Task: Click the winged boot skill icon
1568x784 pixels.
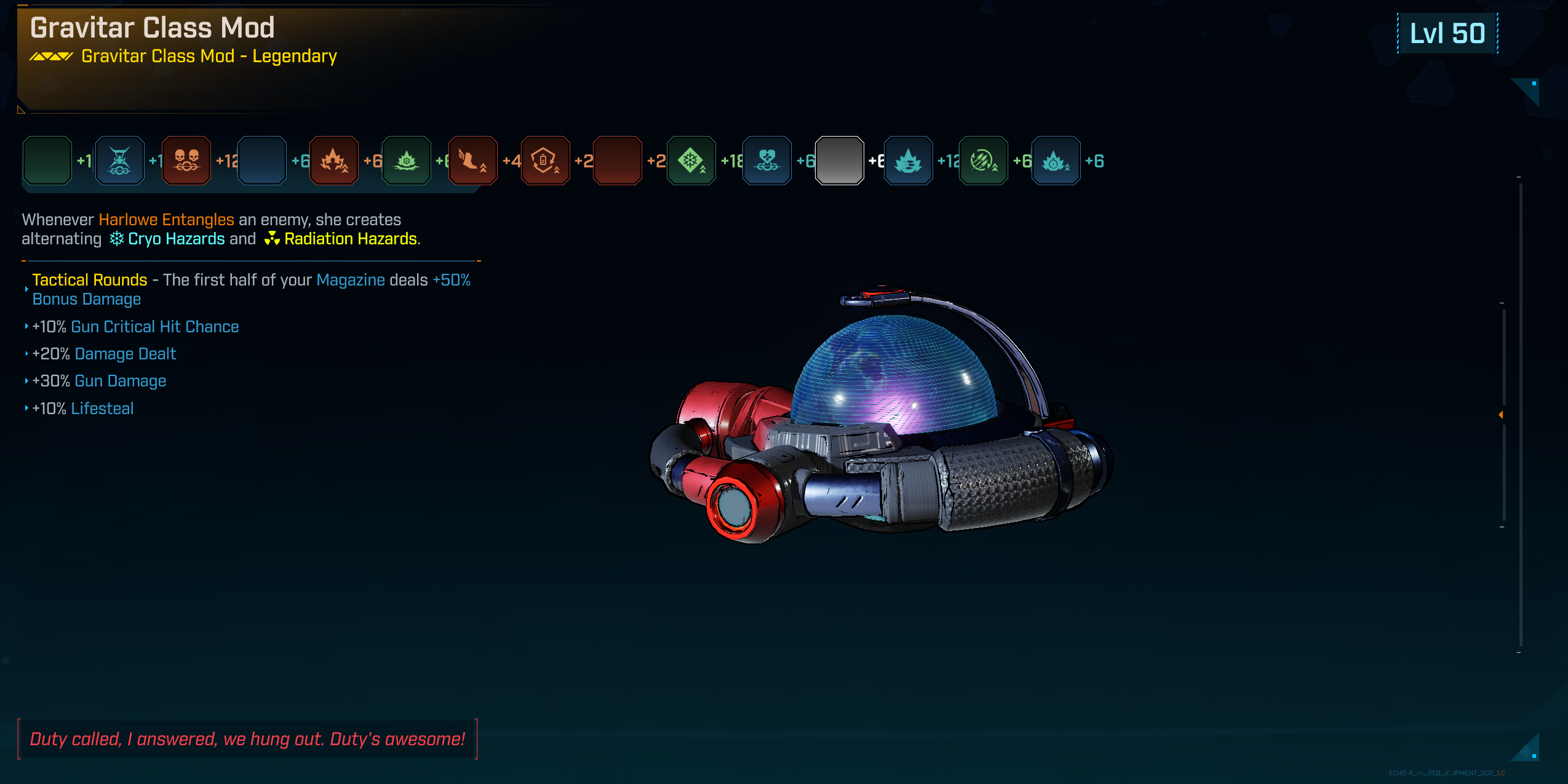Action: tap(473, 161)
